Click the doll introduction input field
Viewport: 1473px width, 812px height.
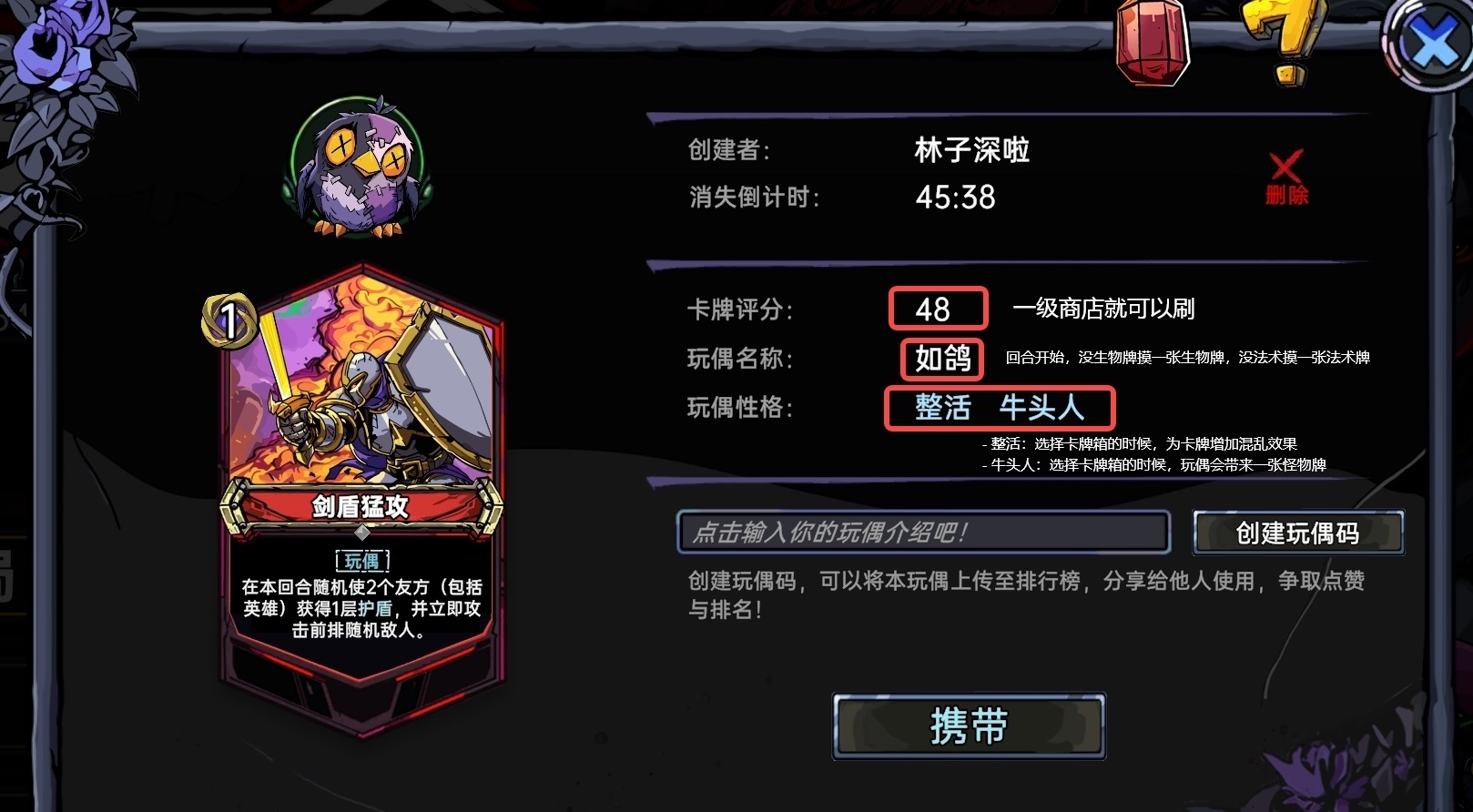click(924, 533)
